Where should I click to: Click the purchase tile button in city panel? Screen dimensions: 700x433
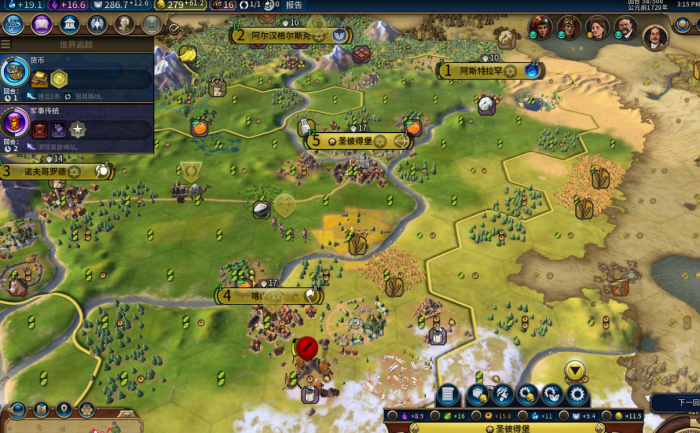click(x=476, y=395)
